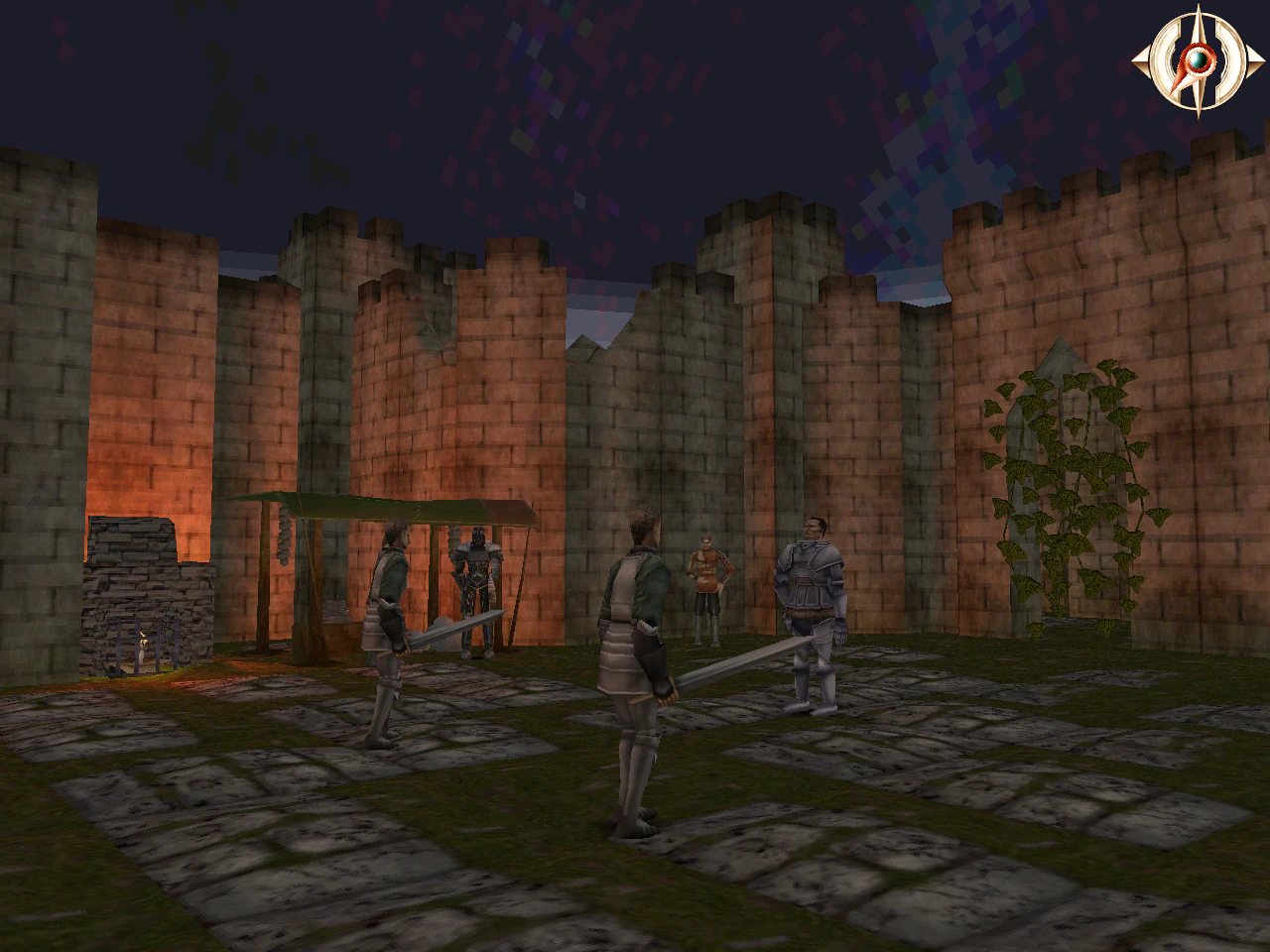Click the green gem at the compass center
The height and width of the screenshot is (952, 1270).
click(x=1198, y=59)
